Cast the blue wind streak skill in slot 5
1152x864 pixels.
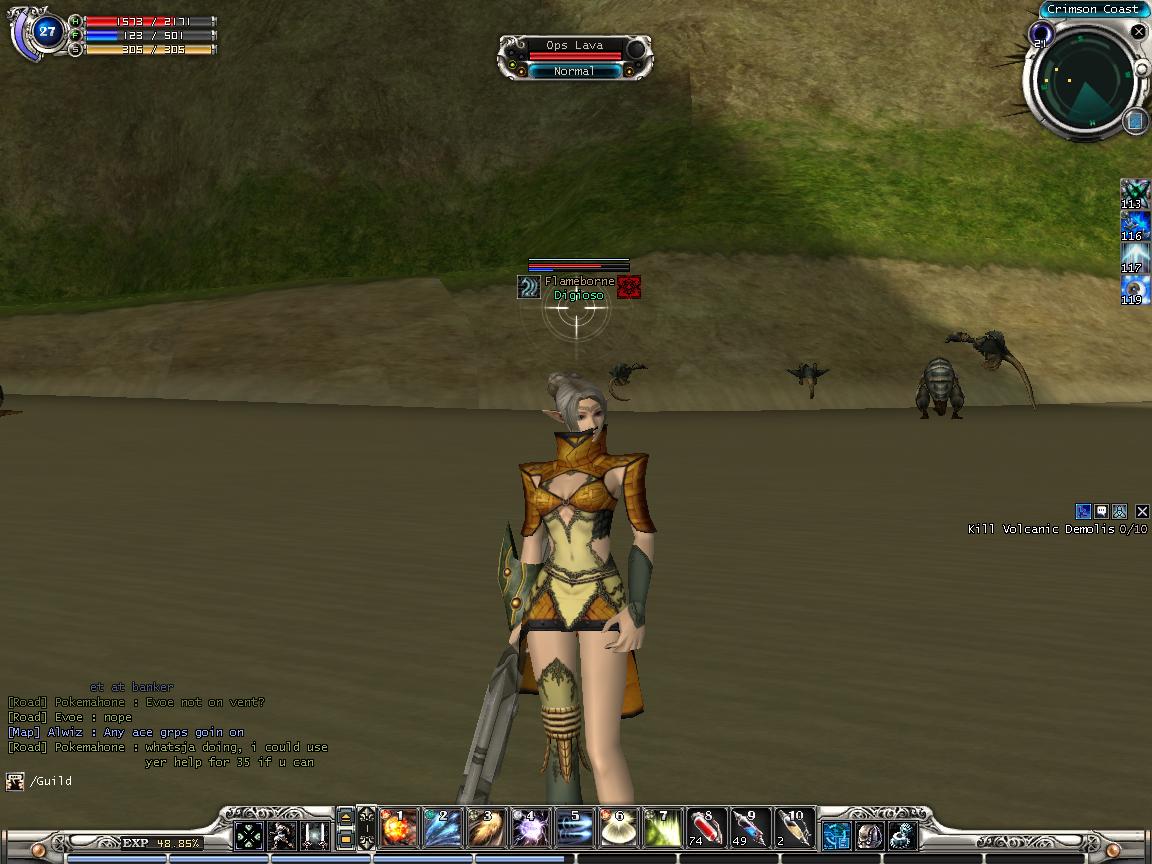(574, 829)
